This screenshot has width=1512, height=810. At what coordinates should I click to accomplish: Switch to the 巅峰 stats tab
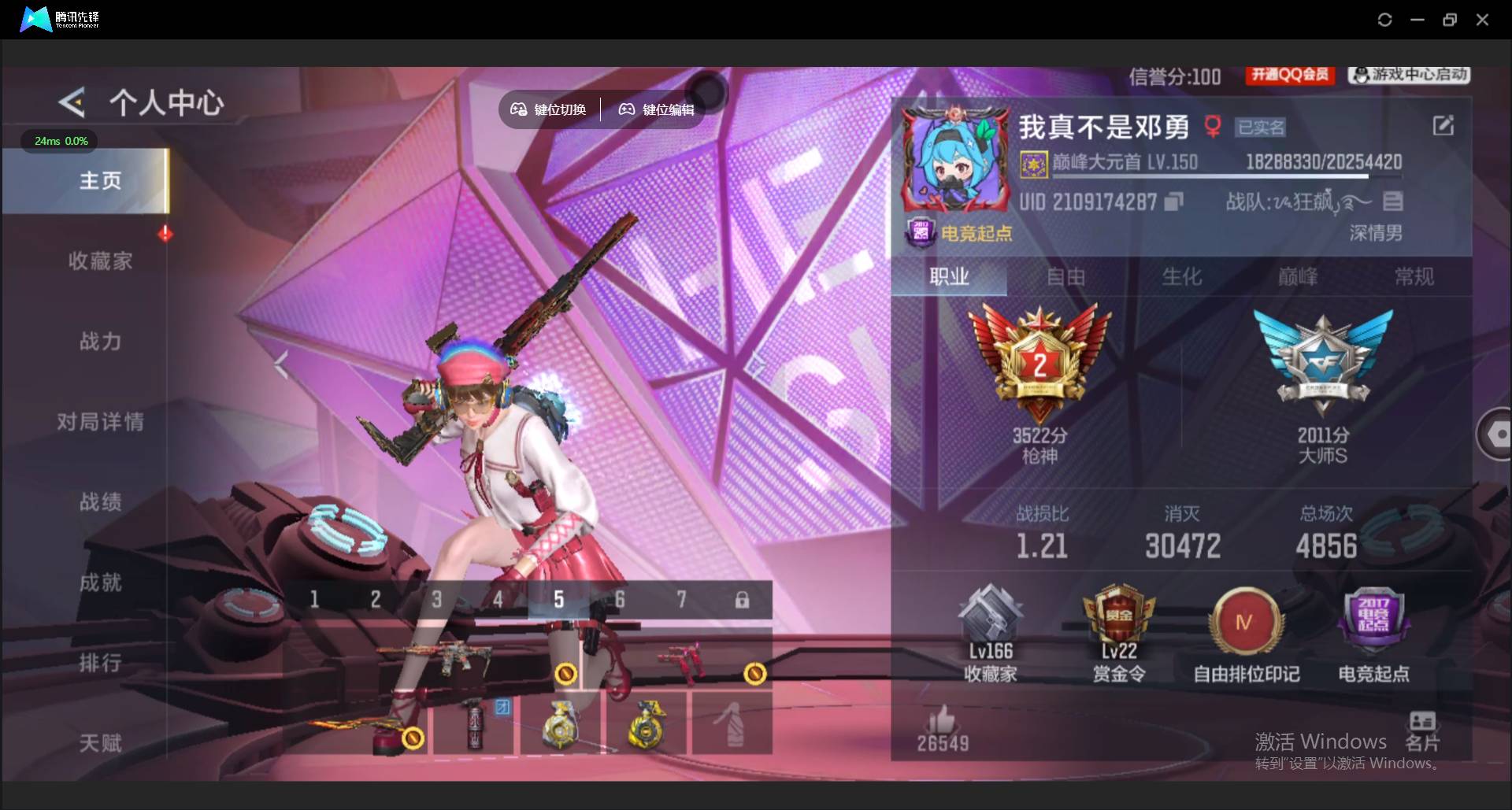tap(1296, 277)
